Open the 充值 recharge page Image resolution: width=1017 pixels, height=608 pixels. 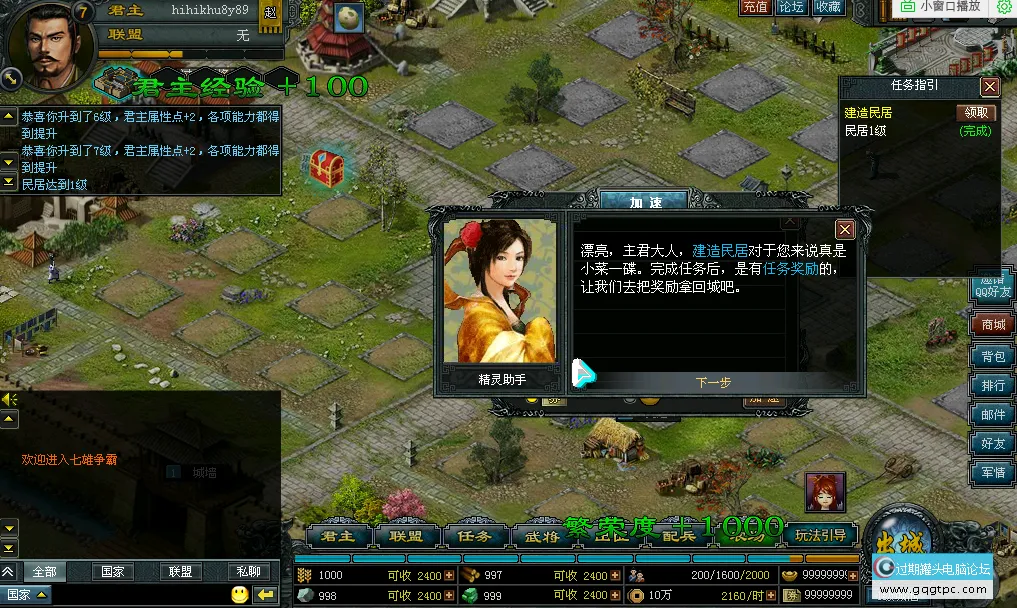click(x=755, y=7)
